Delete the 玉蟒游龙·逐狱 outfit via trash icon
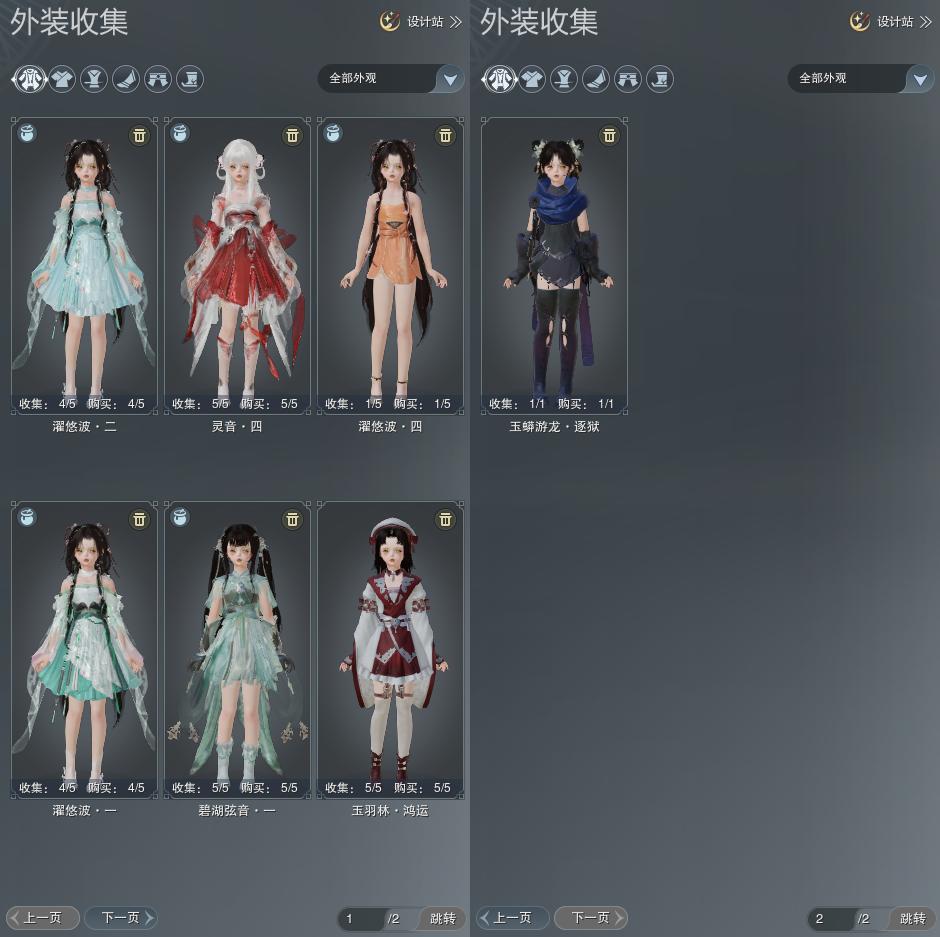 click(x=609, y=135)
